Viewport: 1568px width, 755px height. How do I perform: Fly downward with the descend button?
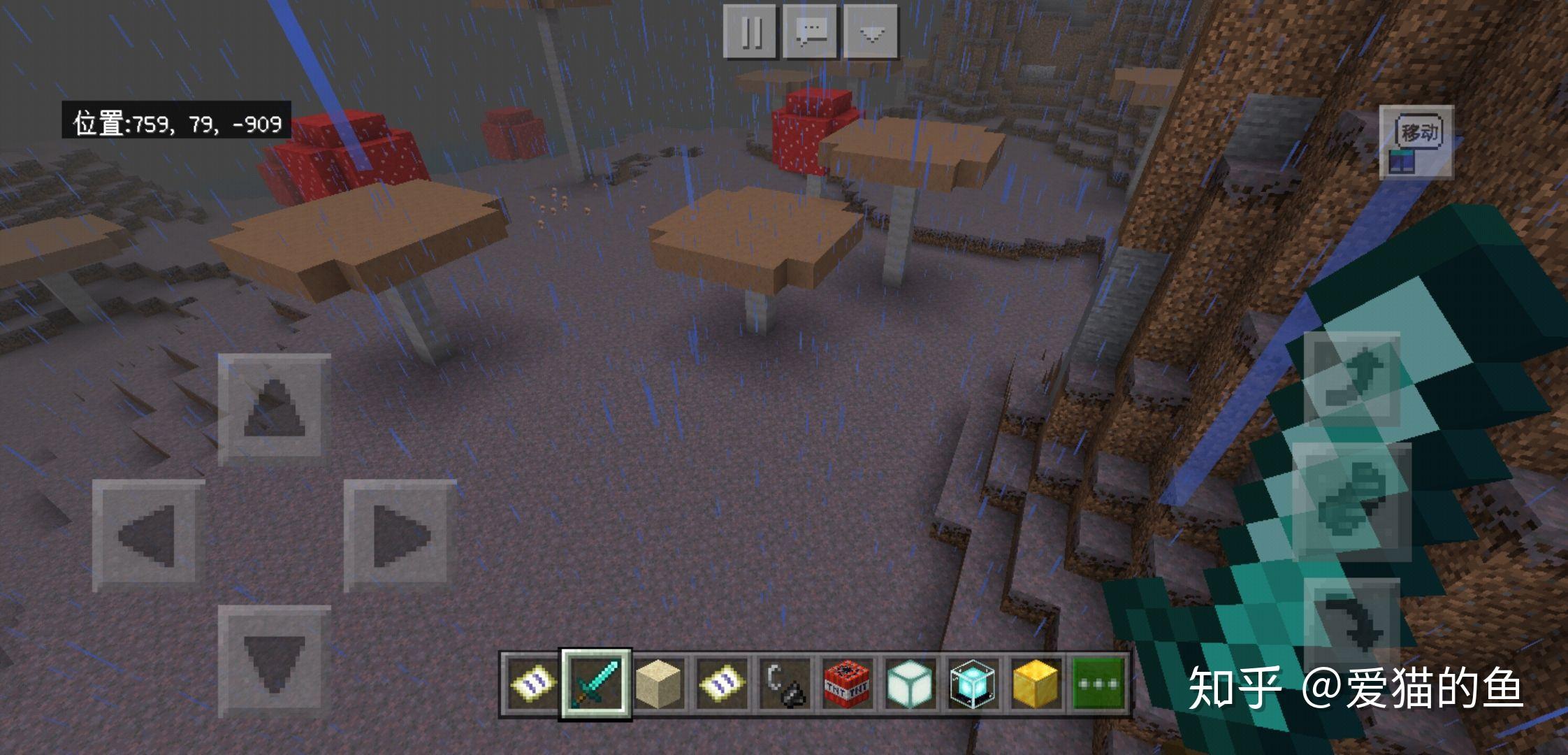tap(1352, 624)
